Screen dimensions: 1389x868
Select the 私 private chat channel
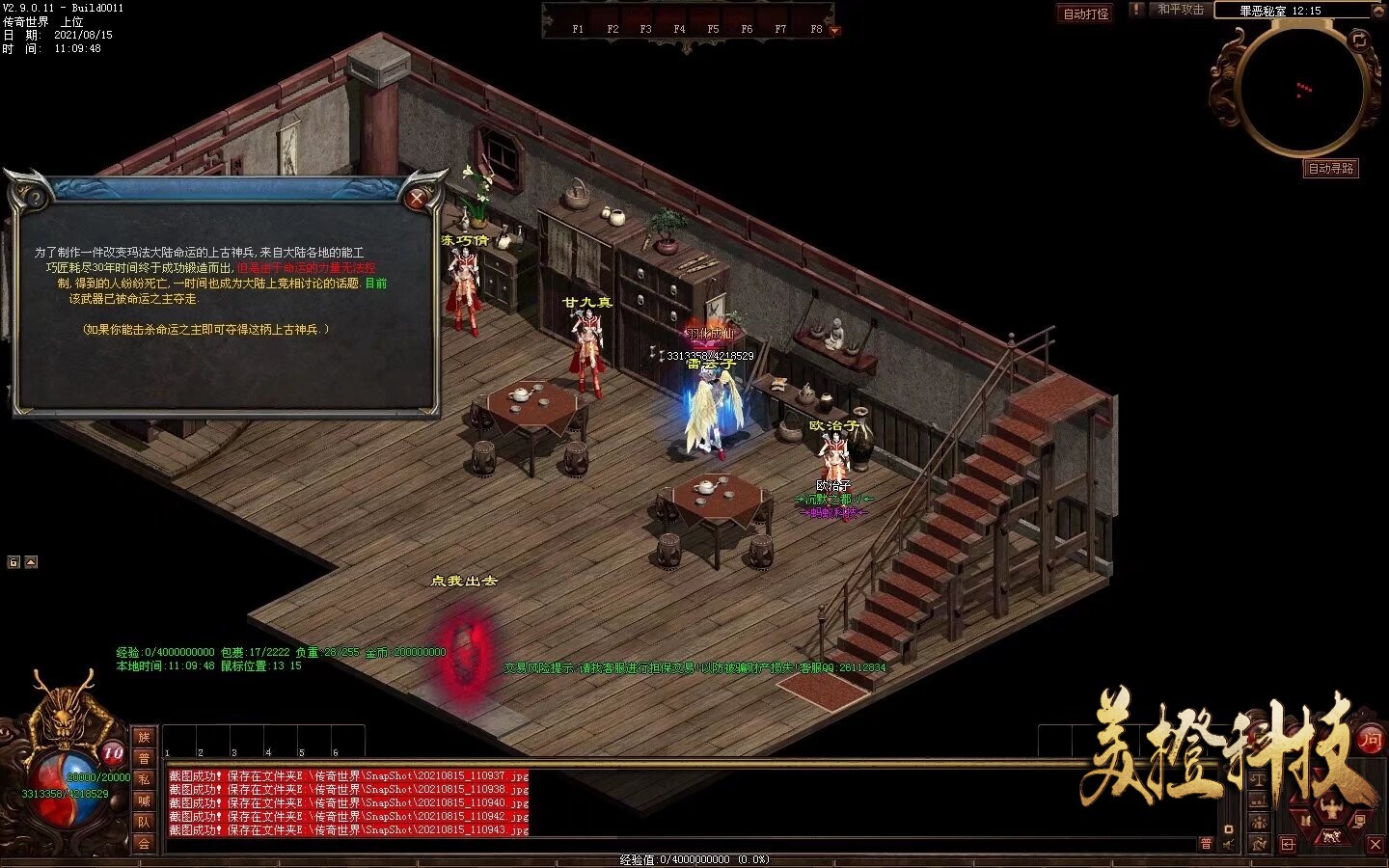[x=144, y=778]
